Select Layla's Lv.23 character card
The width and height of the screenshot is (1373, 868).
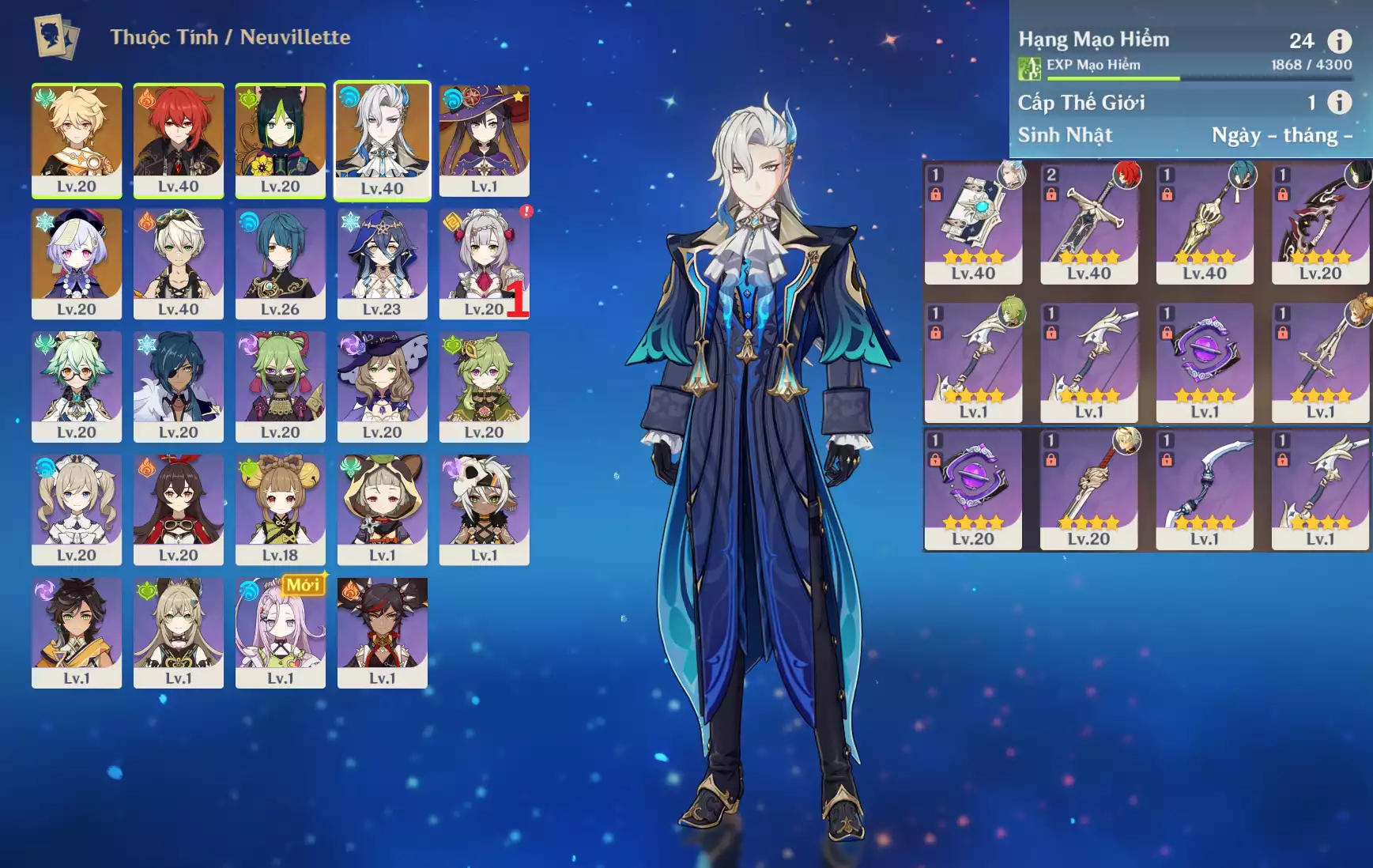382,263
